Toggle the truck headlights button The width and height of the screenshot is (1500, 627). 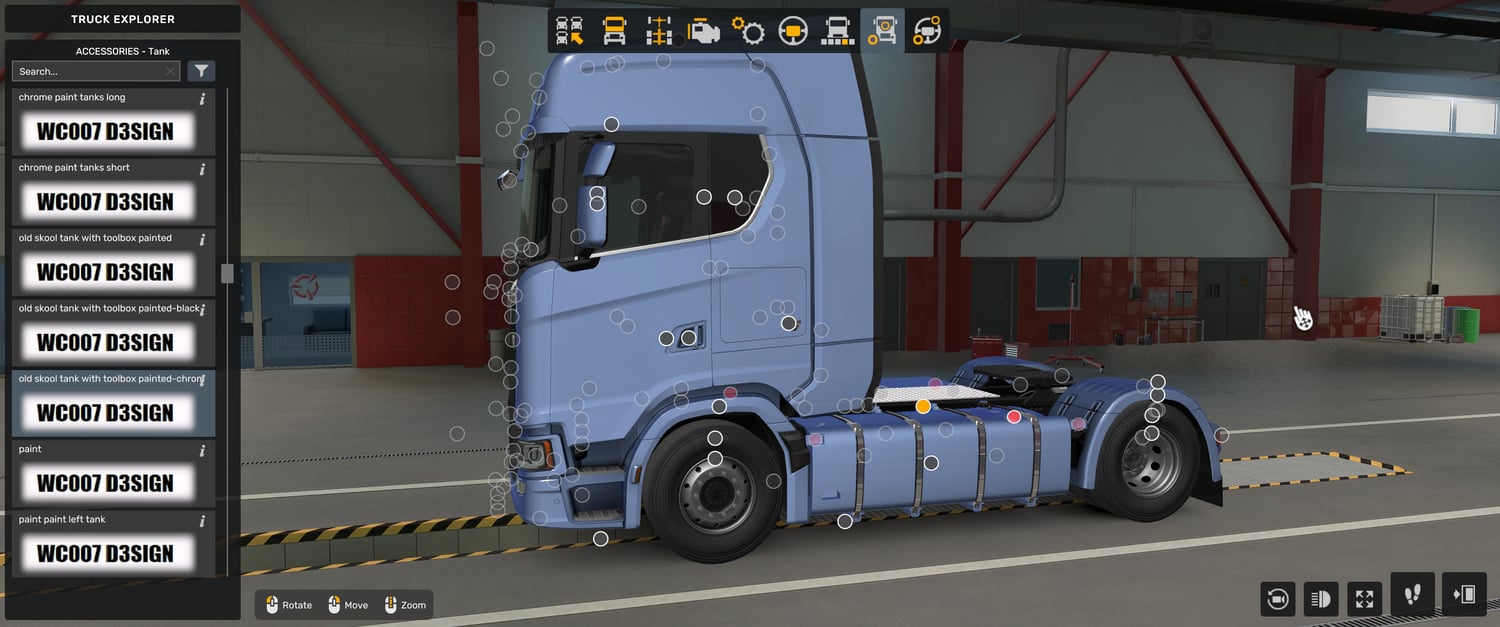[1321, 599]
